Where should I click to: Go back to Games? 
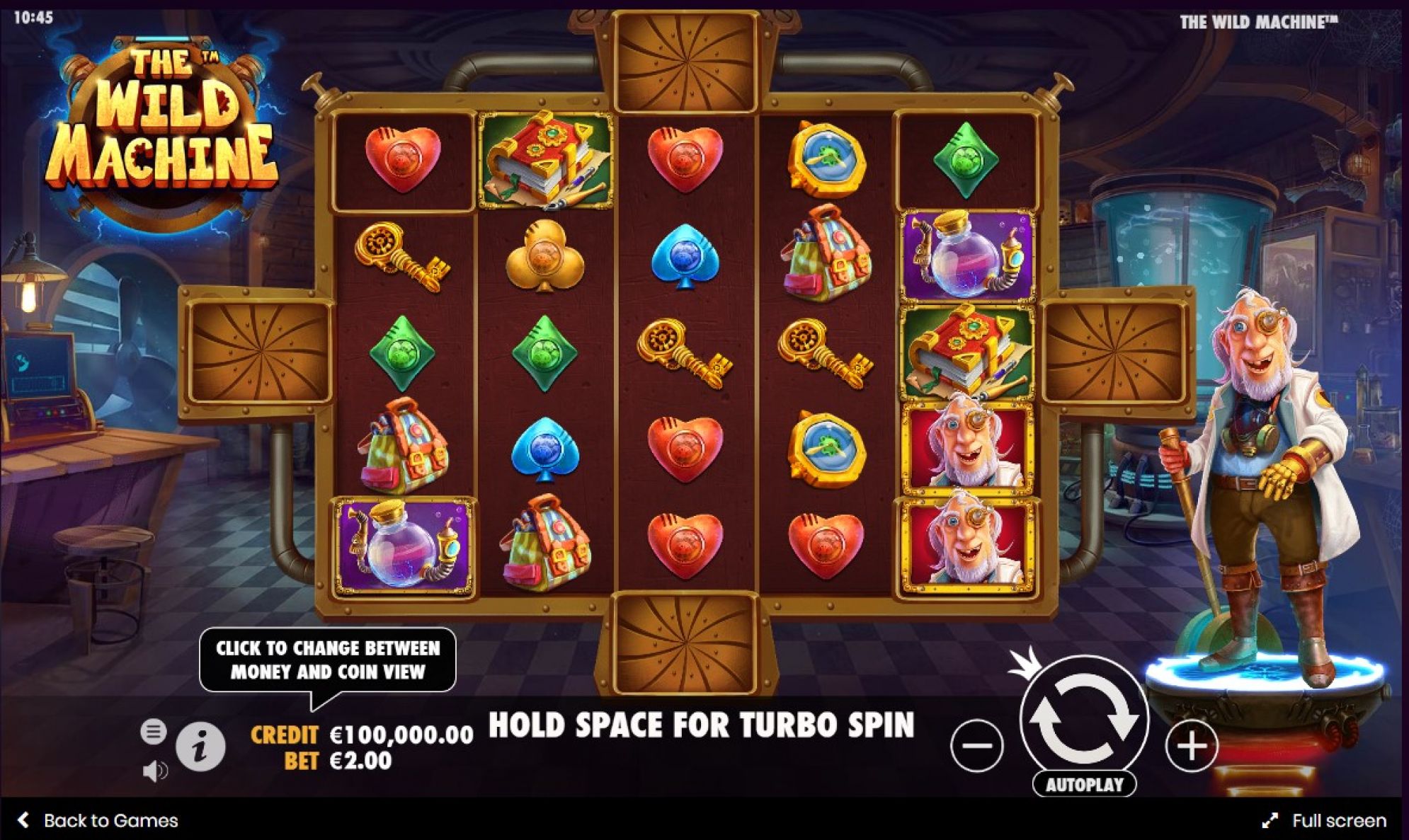(x=98, y=820)
